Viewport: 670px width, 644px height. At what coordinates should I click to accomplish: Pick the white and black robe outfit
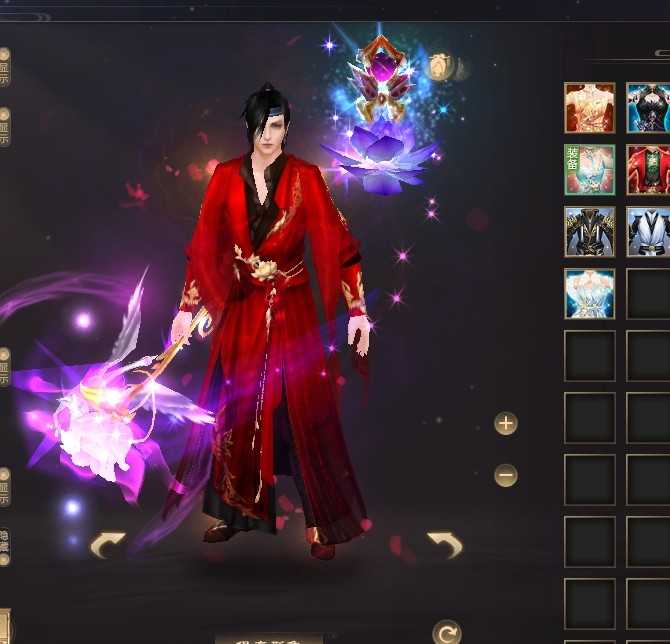click(x=648, y=232)
